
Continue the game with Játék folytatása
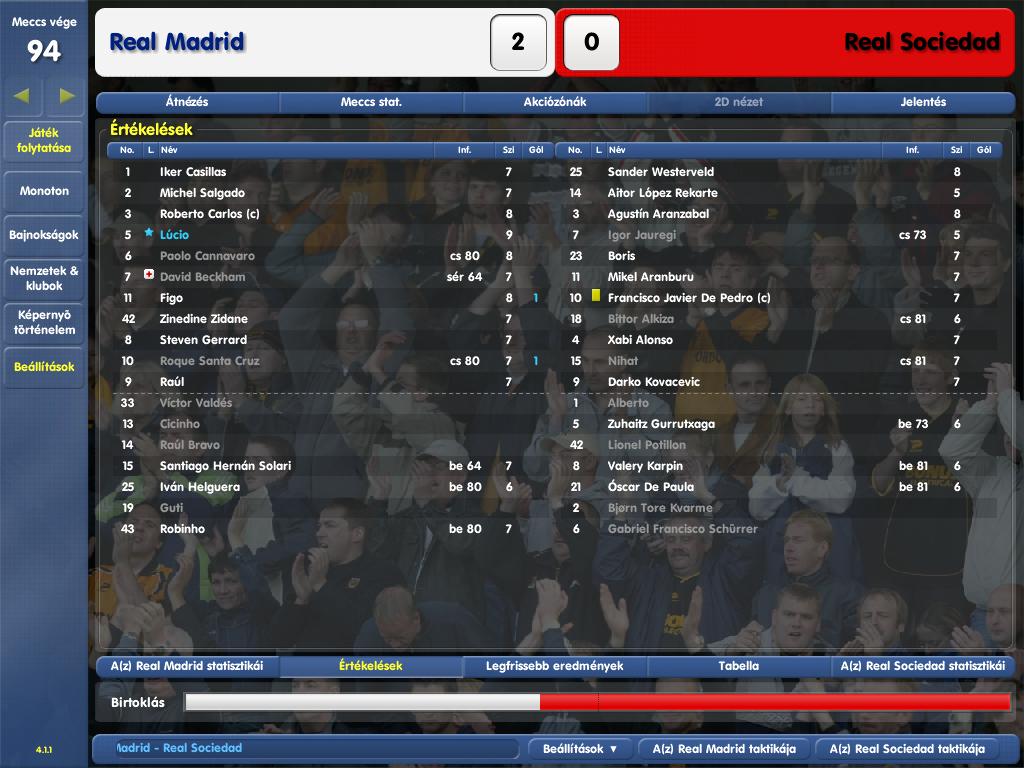(44, 141)
